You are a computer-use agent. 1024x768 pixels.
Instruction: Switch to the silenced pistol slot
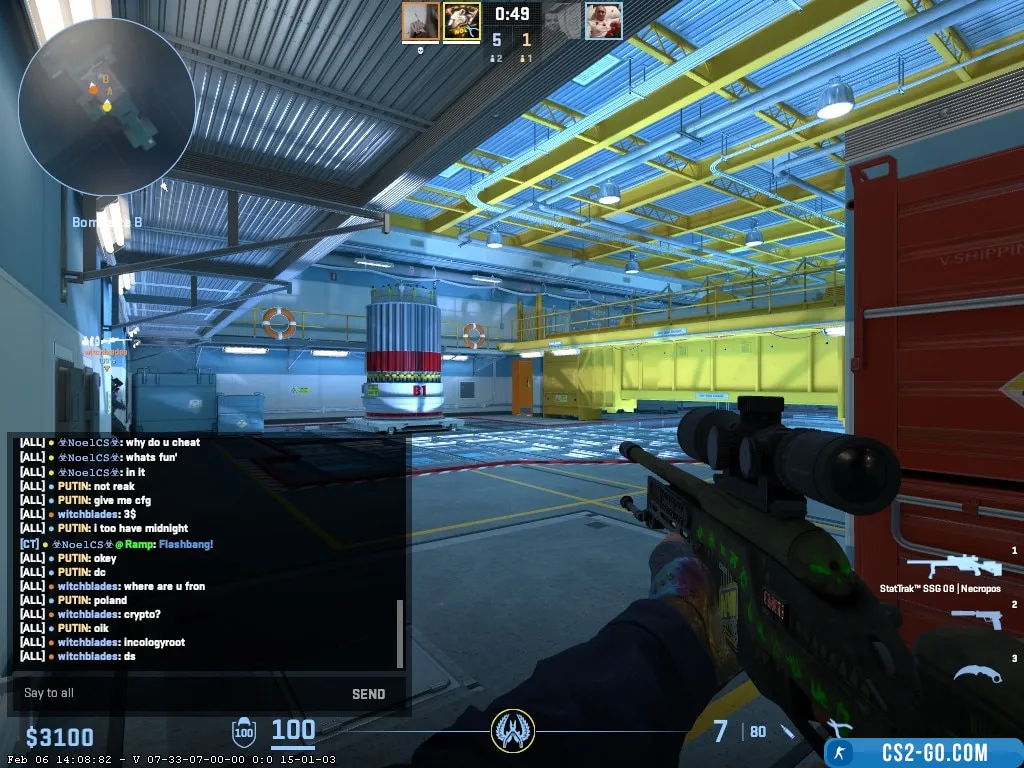coord(973,617)
